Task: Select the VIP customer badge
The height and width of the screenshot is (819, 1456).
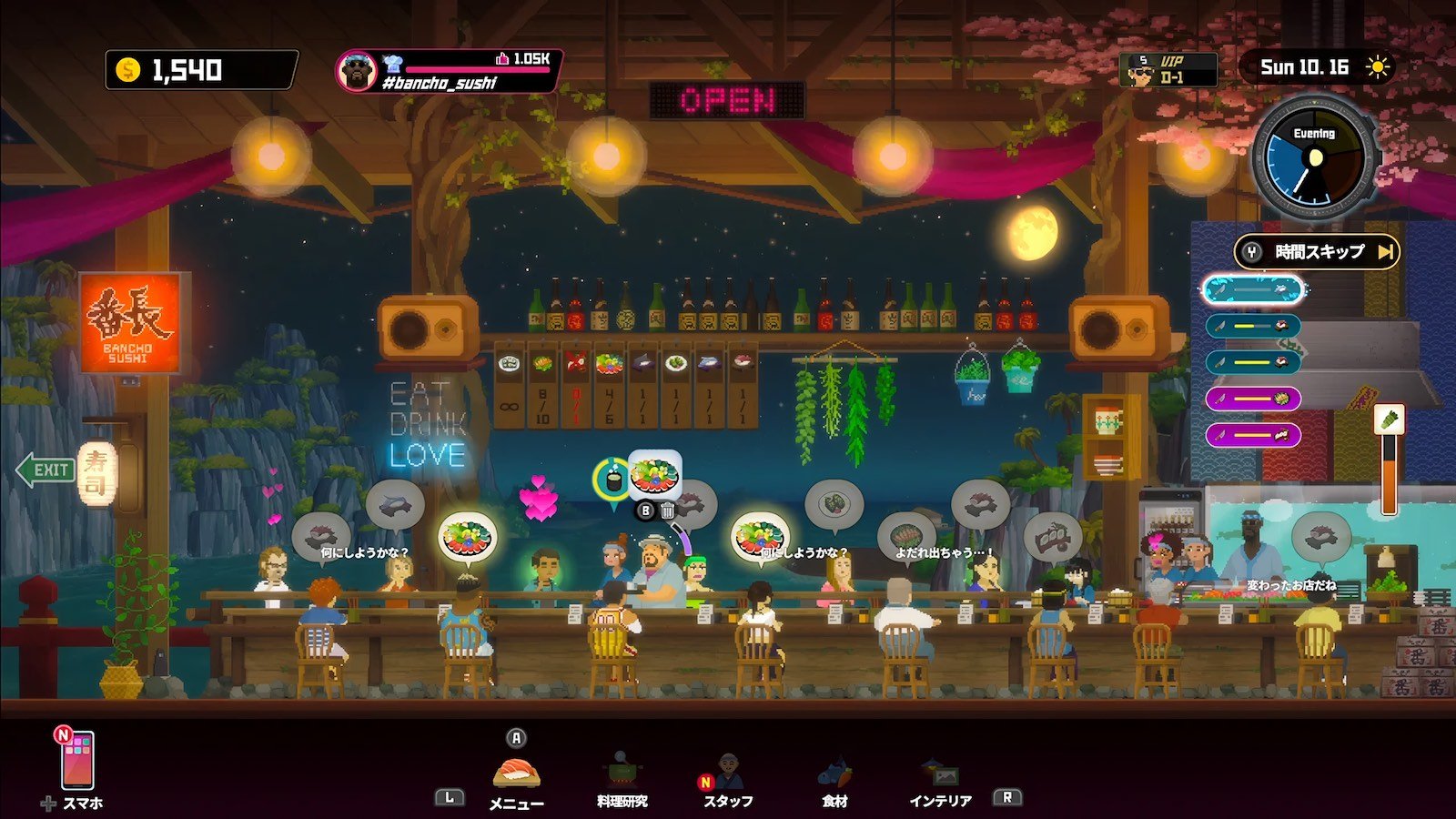Action: 1168,70
